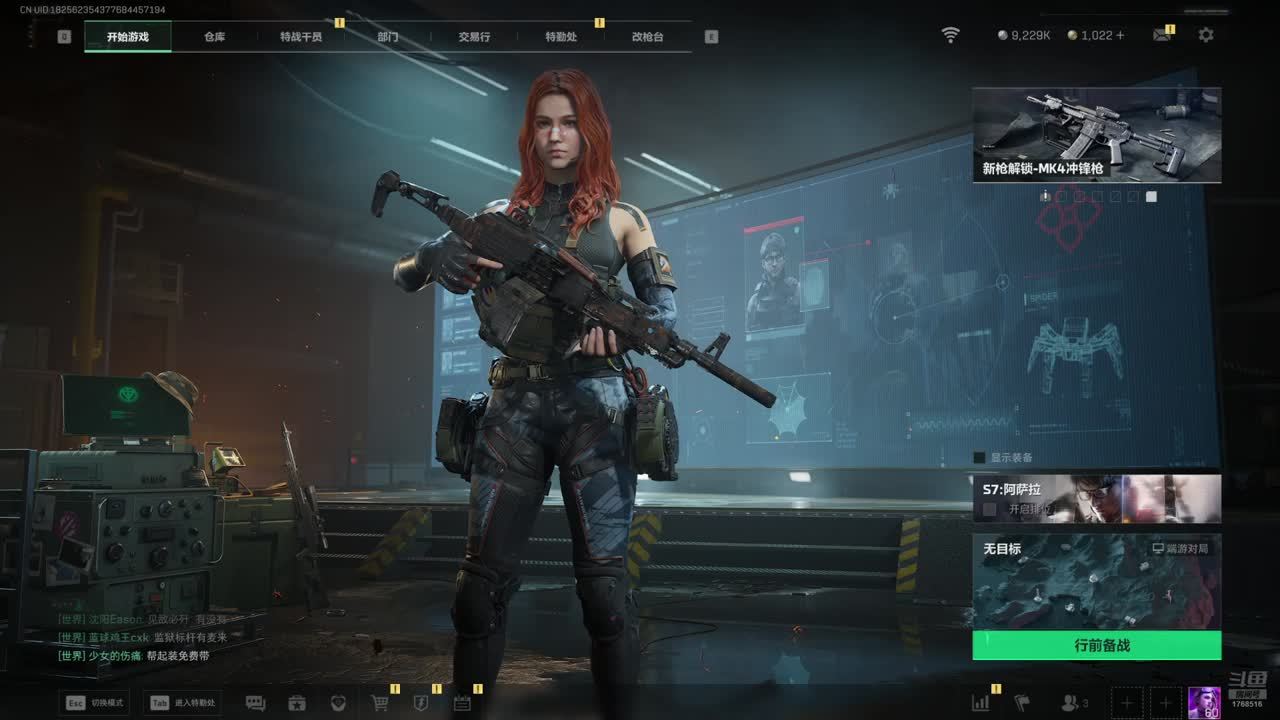The height and width of the screenshot is (720, 1280).
Task: Switch to the 改枪台 (Gunsmith) tab
Action: point(647,37)
